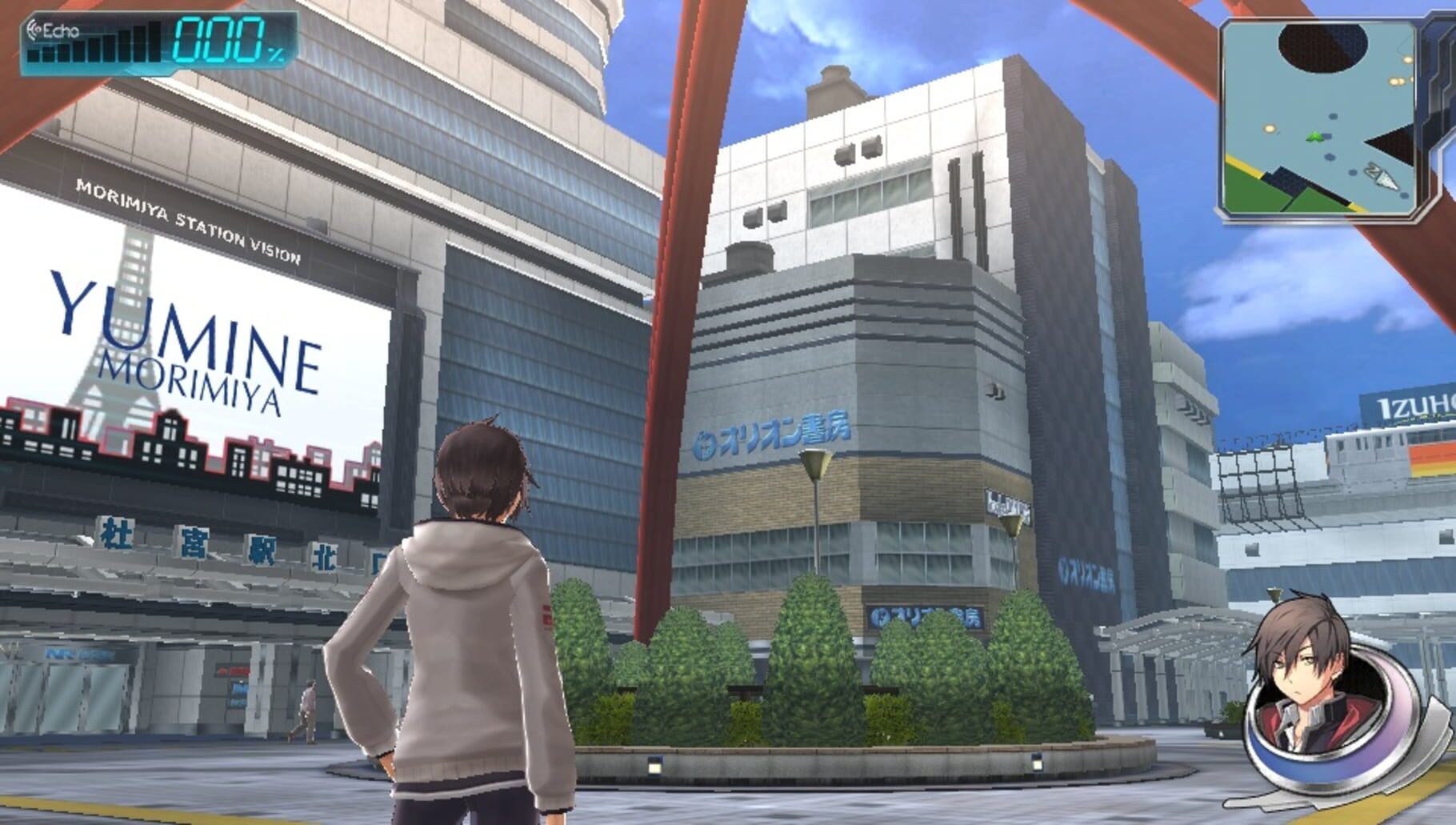Click the Echo icon in the top-left HUD
This screenshot has width=1456, height=825.
(x=35, y=30)
